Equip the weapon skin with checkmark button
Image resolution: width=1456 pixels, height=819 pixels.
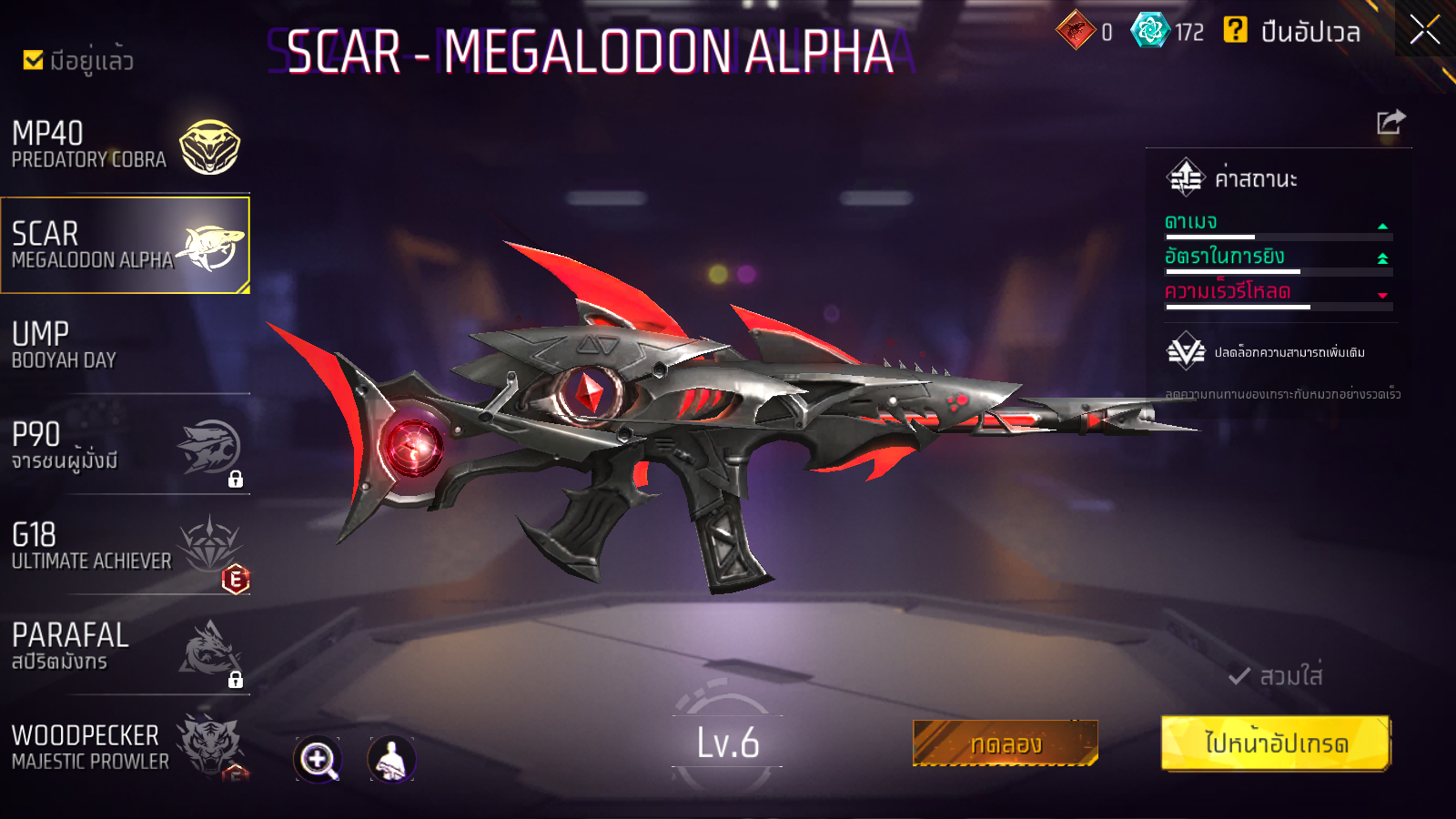pos(1276,676)
